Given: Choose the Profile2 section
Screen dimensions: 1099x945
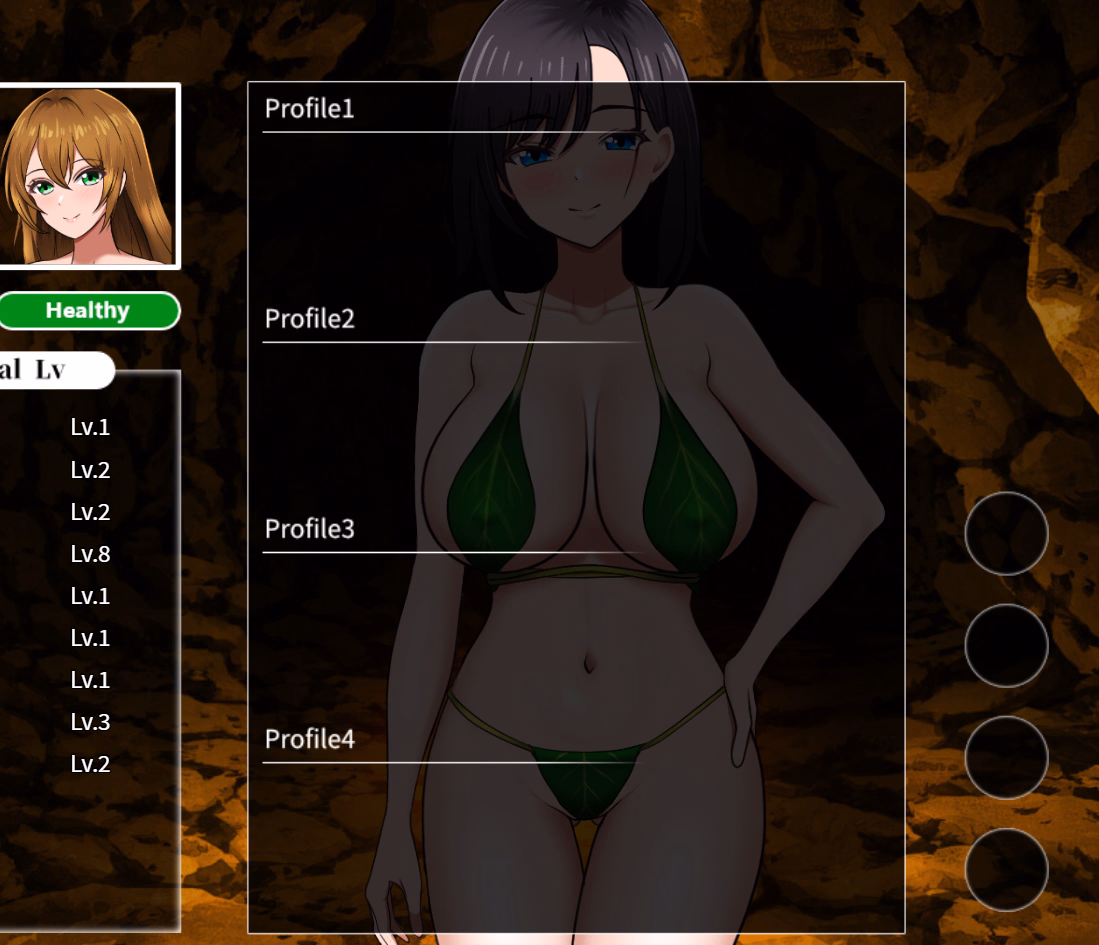Looking at the screenshot, I should pyautogui.click(x=310, y=319).
